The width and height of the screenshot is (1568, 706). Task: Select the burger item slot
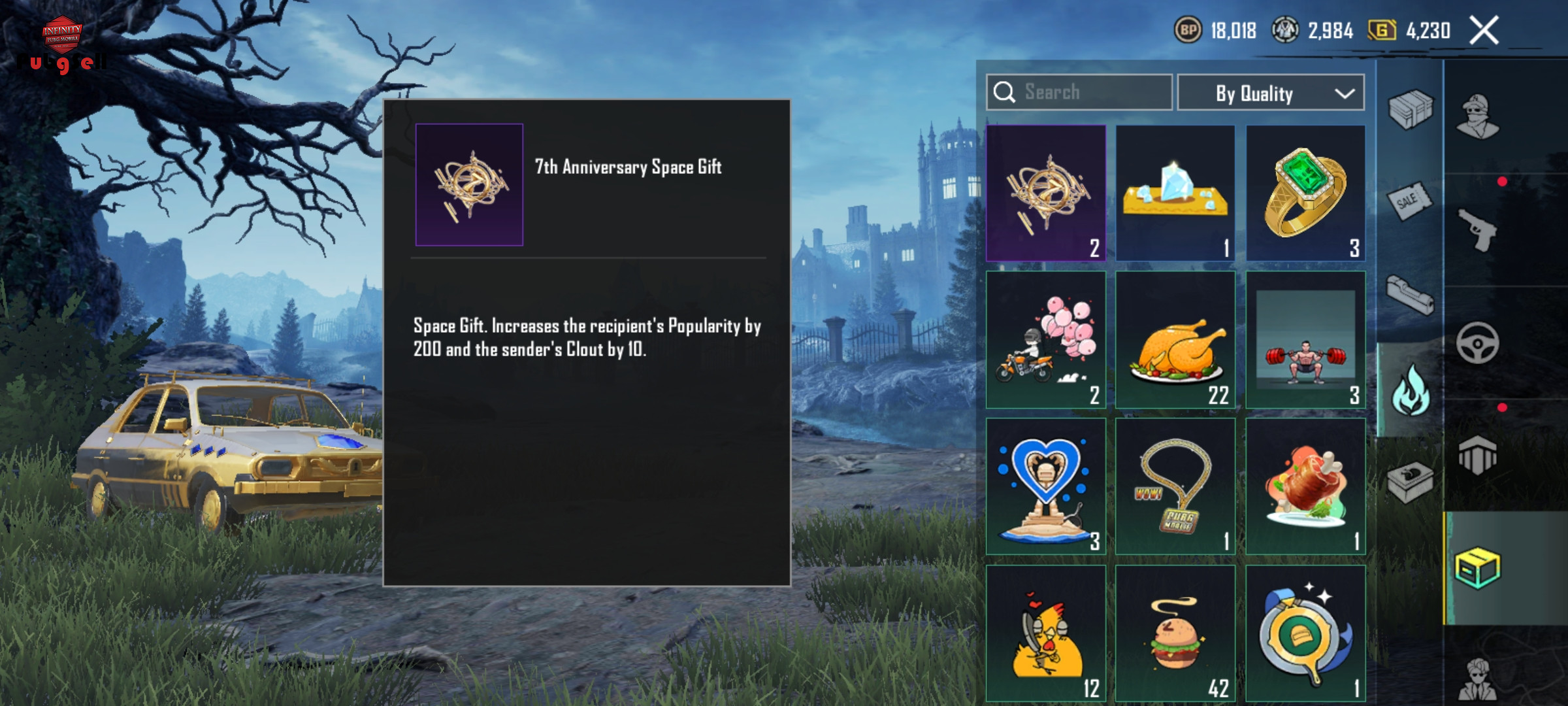[x=1175, y=633]
